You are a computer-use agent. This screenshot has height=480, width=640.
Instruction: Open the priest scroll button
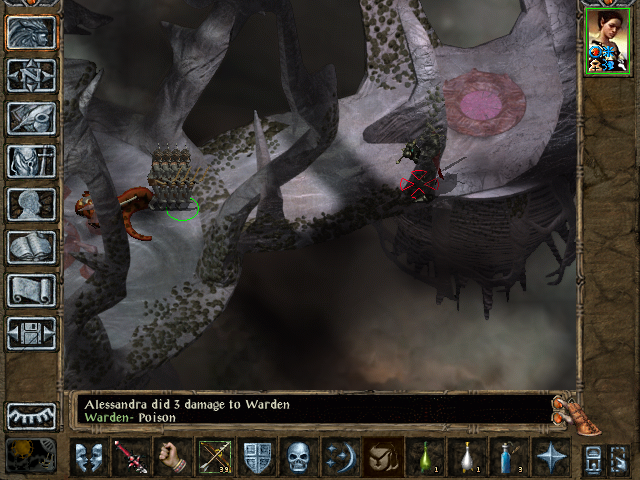(x=31, y=290)
